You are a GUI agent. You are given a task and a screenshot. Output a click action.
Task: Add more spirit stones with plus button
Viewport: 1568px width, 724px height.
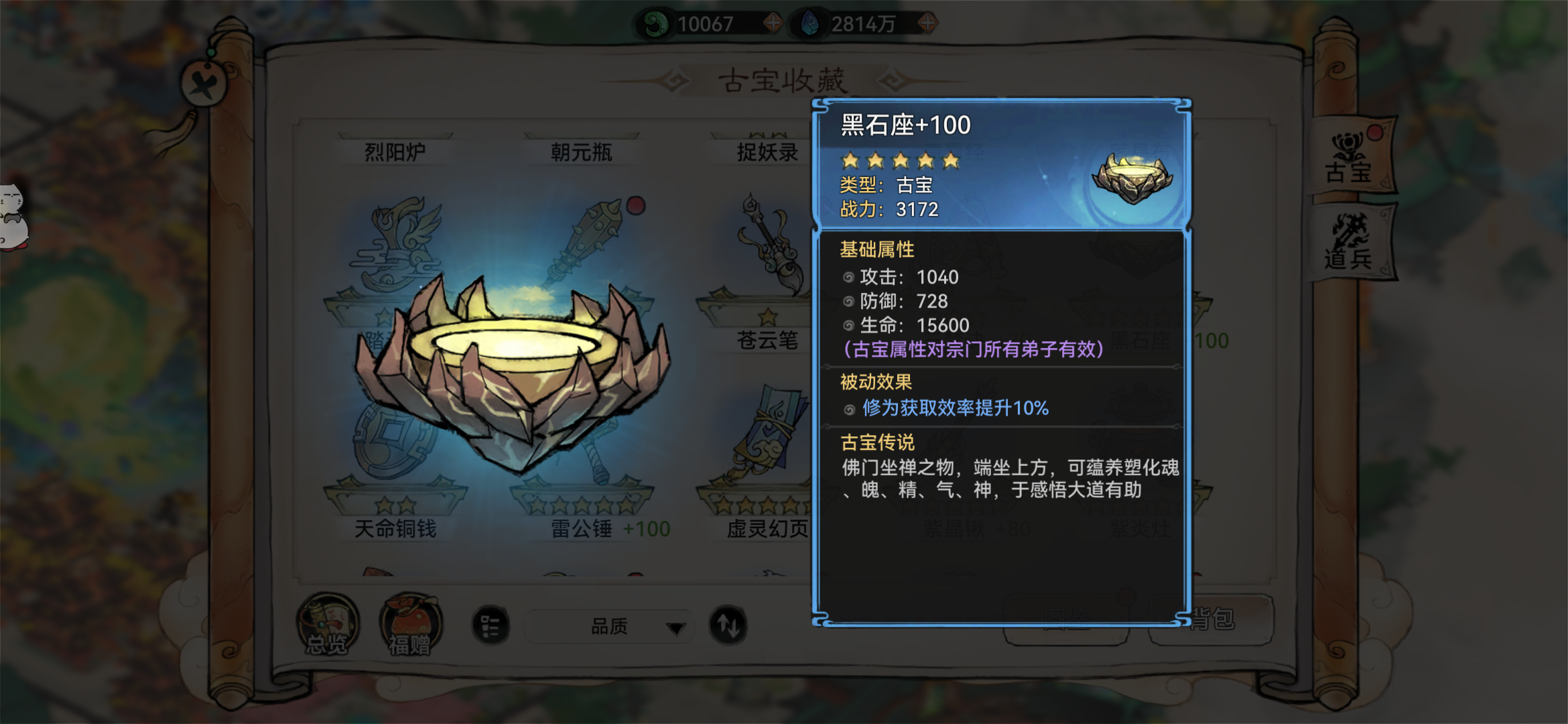click(x=927, y=23)
